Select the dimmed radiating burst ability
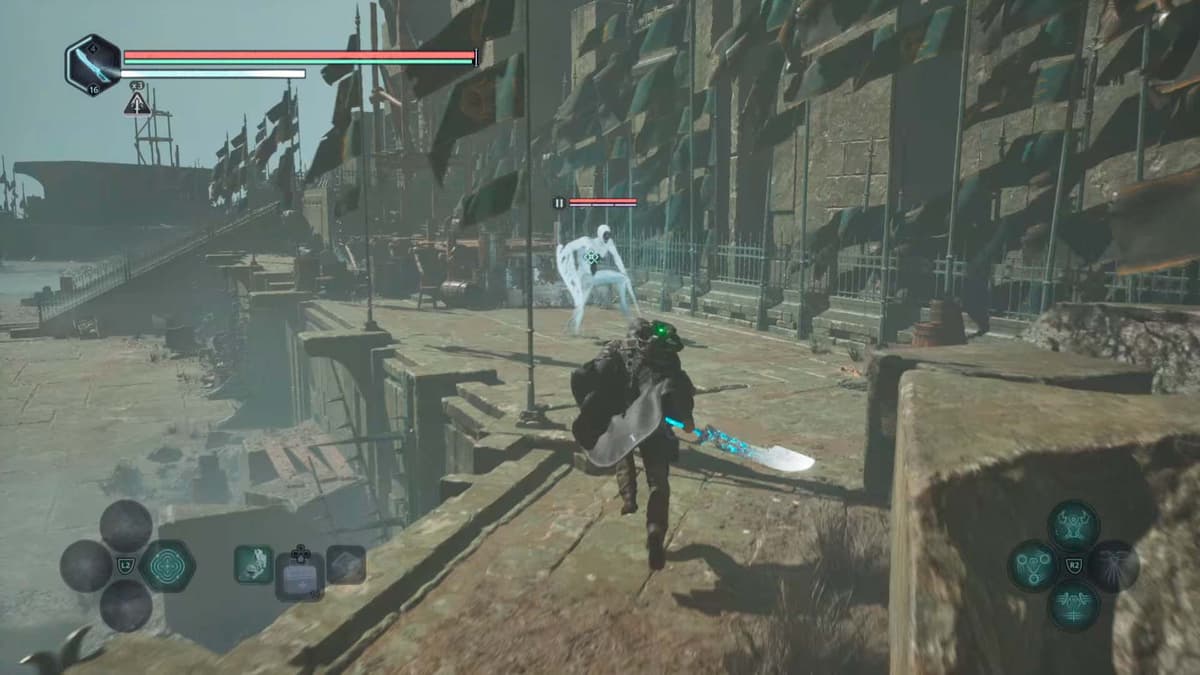This screenshot has width=1200, height=675. pos(1113,566)
